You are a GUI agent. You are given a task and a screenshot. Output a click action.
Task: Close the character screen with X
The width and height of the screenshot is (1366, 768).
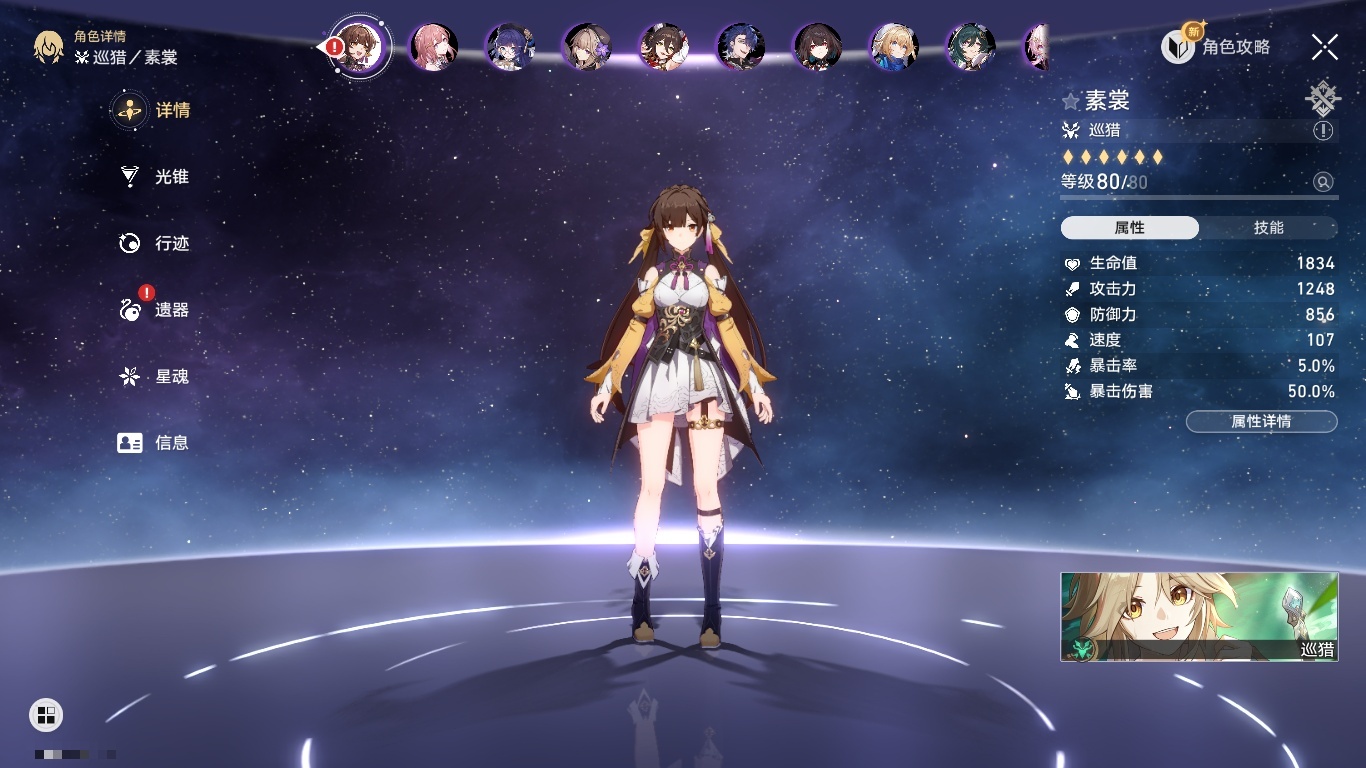point(1325,46)
